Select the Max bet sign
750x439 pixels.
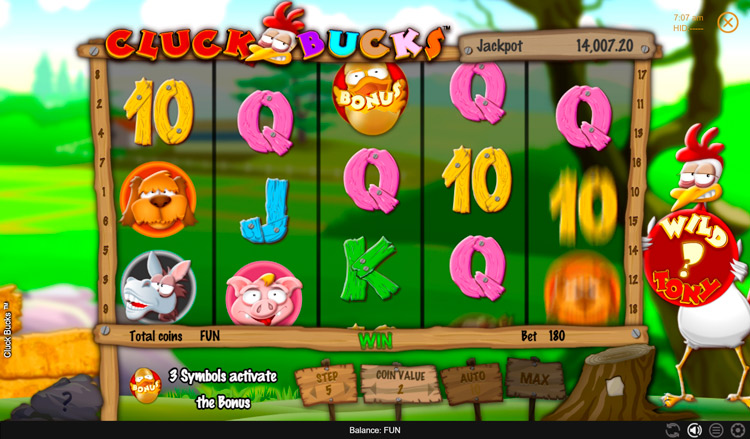pyautogui.click(x=535, y=379)
